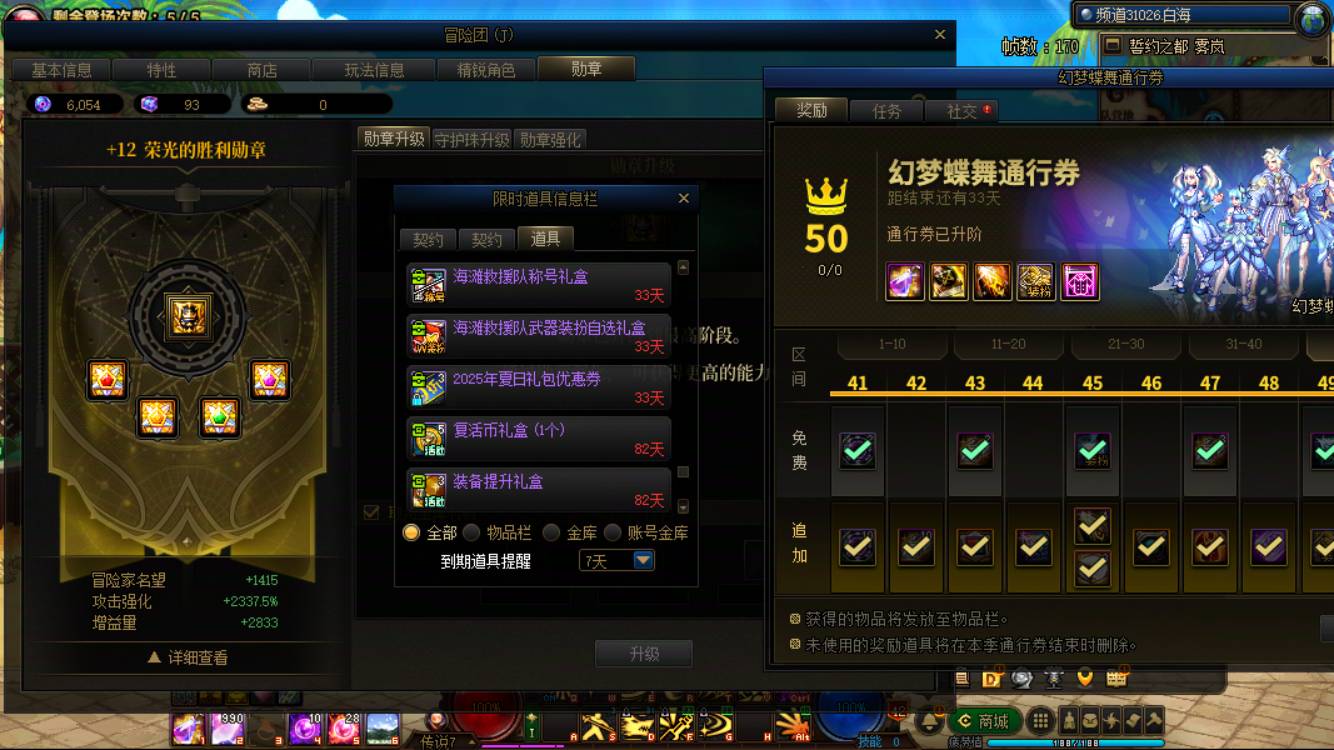Switch to the 任务 tab in the pass window
1334x750 pixels.
(x=886, y=111)
